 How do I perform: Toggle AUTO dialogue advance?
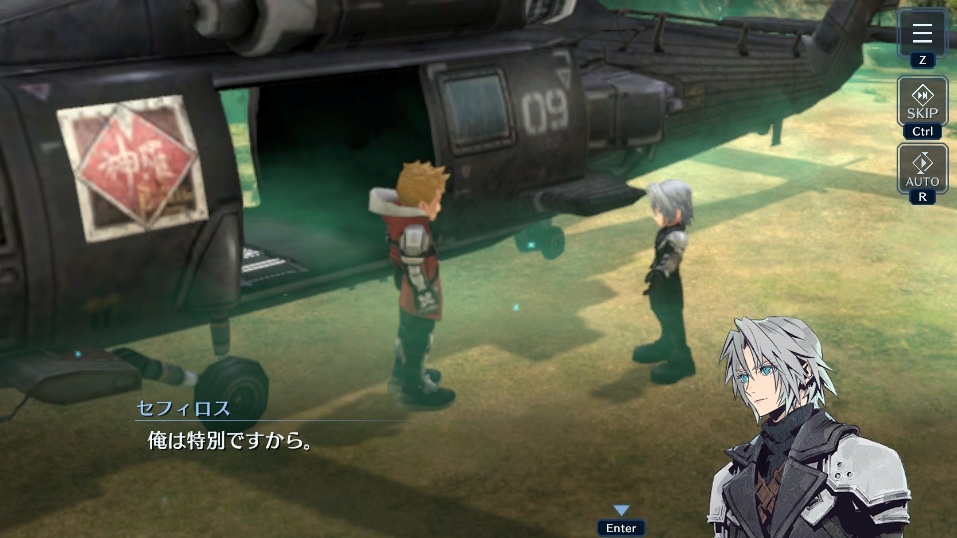(922, 168)
